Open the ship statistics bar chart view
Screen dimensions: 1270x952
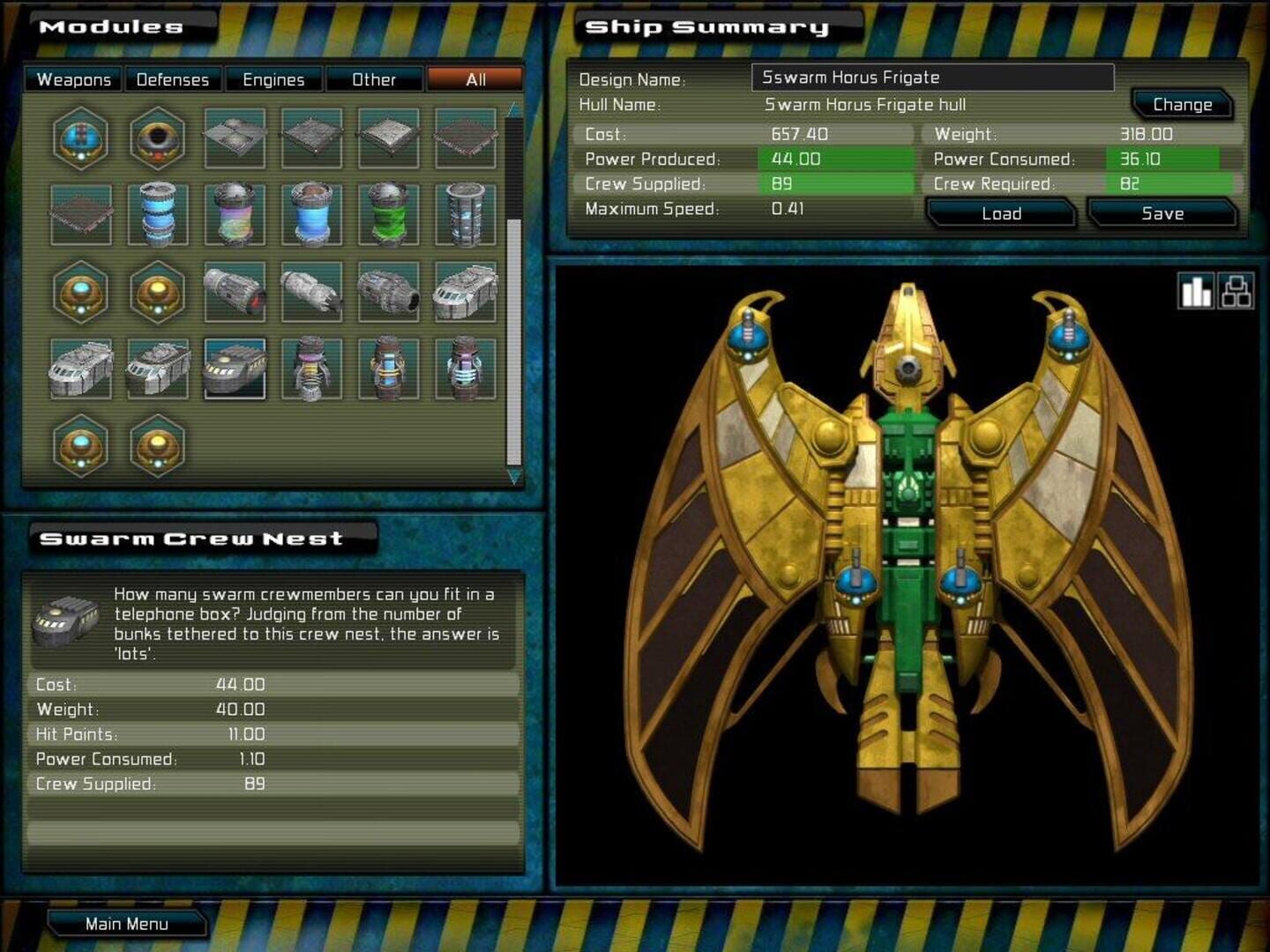(x=1196, y=291)
